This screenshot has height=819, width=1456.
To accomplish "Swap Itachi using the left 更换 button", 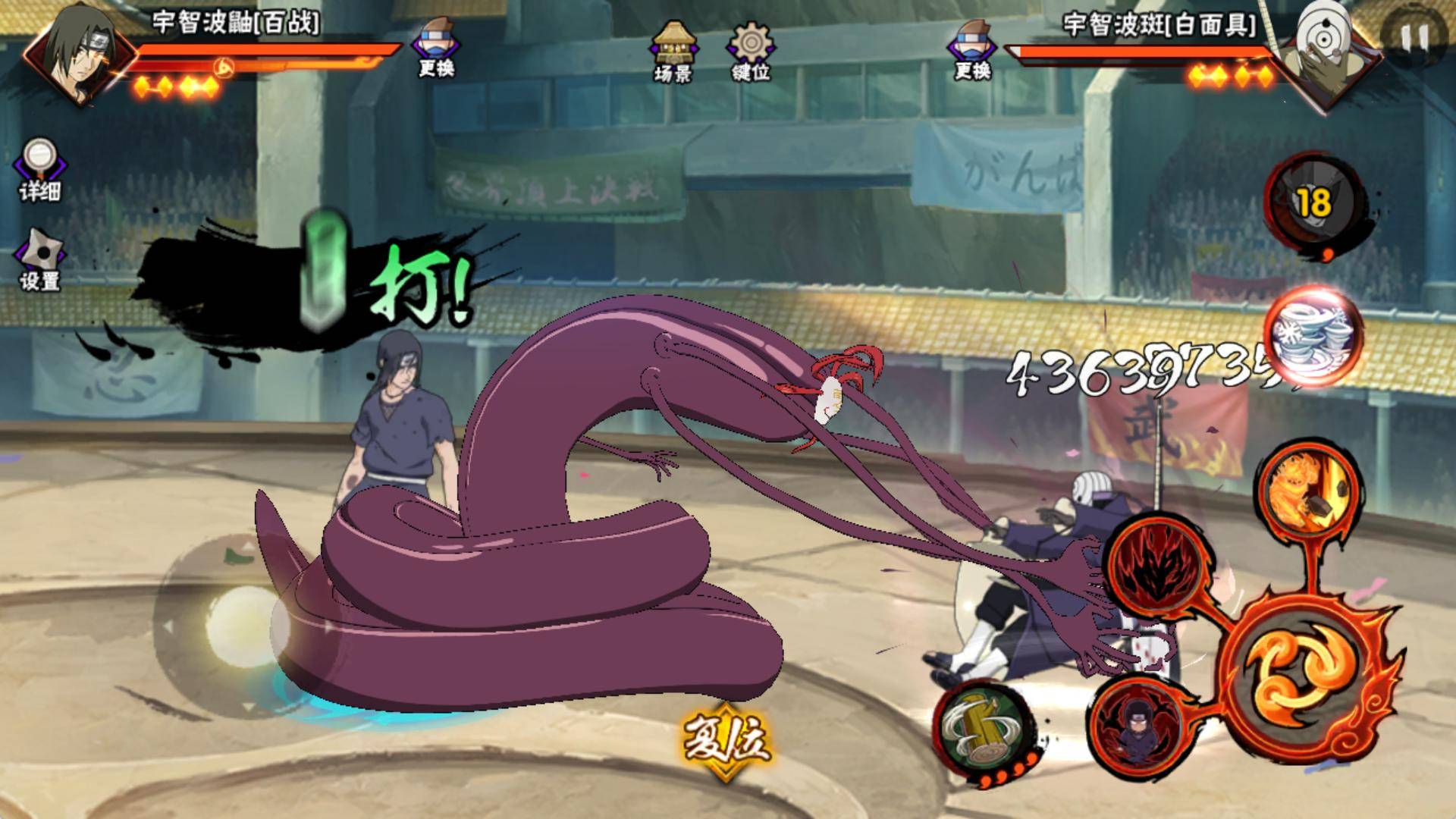I will point(436,47).
